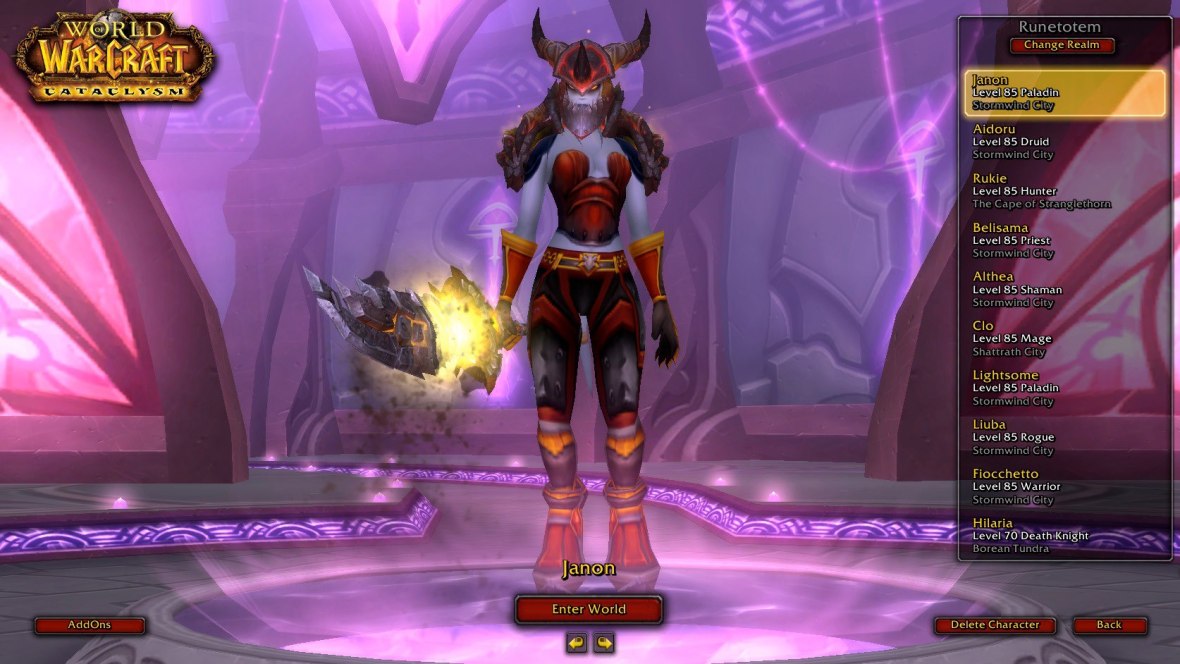Choose Aidoru the Druid from the list
Screen dimensions: 1180x664
coord(1064,142)
